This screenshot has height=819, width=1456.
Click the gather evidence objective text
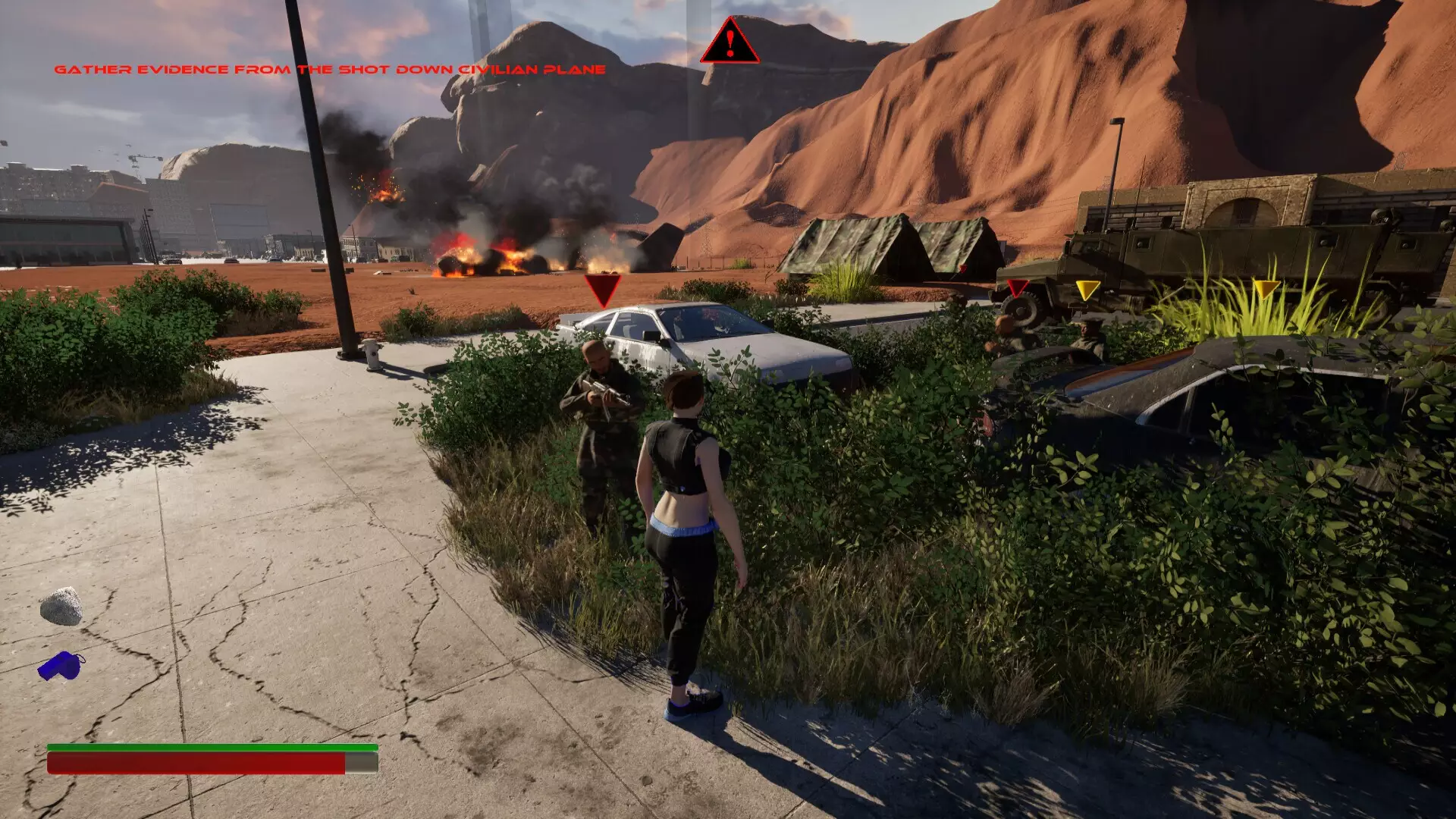pos(330,70)
